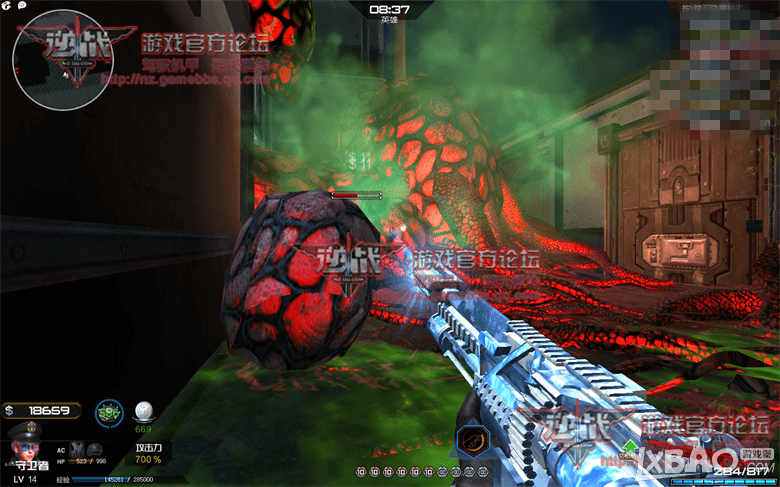Click the body armor vest icon
780x487 pixels.
click(78, 449)
